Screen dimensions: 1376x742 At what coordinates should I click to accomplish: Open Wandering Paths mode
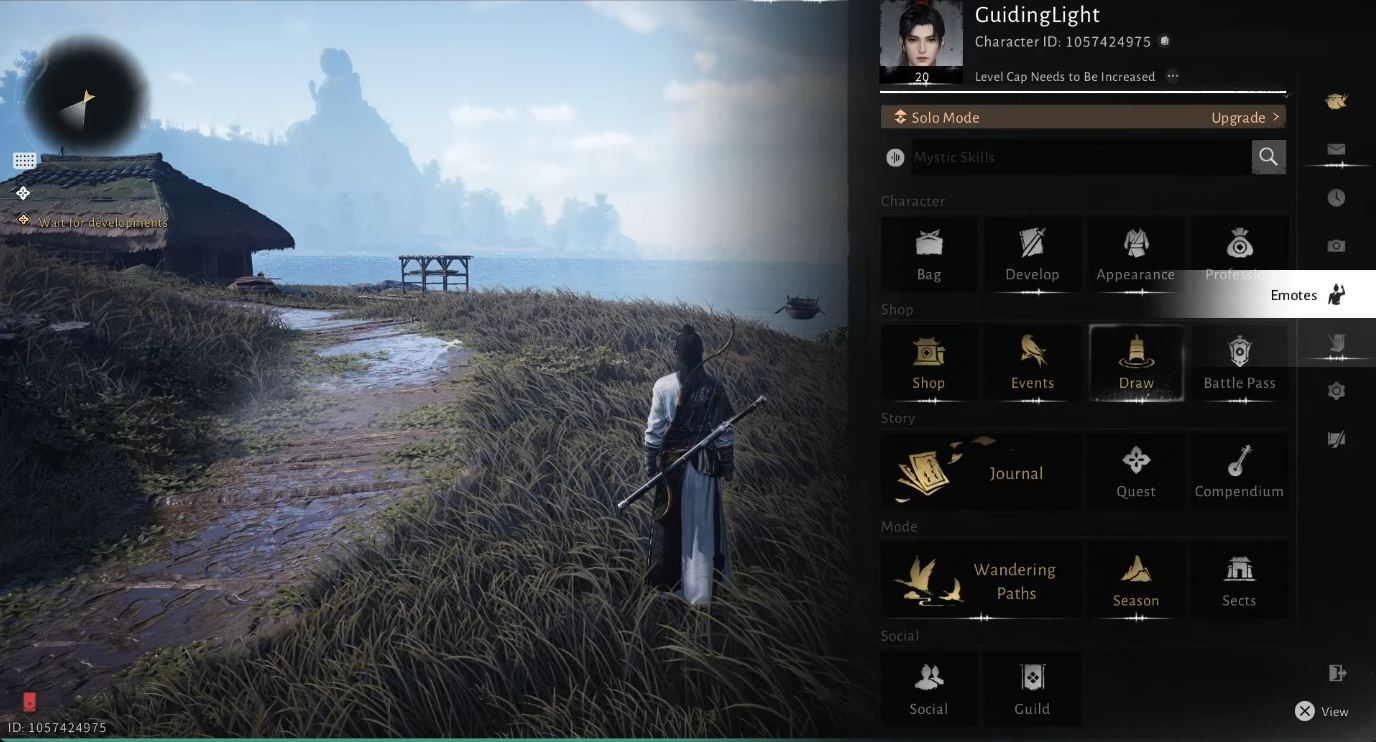click(x=980, y=578)
